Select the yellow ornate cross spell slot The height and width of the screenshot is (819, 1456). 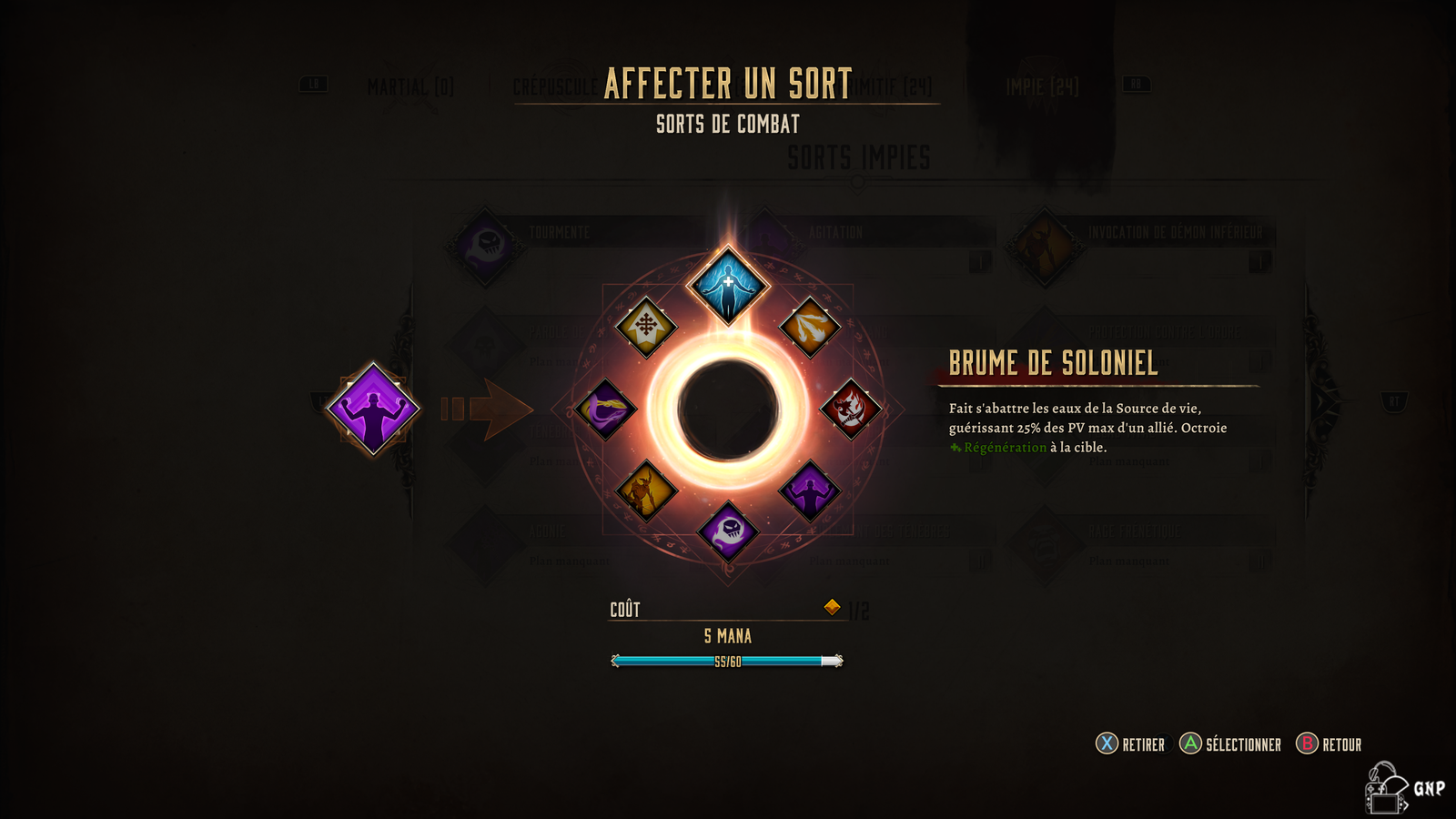[x=646, y=326]
